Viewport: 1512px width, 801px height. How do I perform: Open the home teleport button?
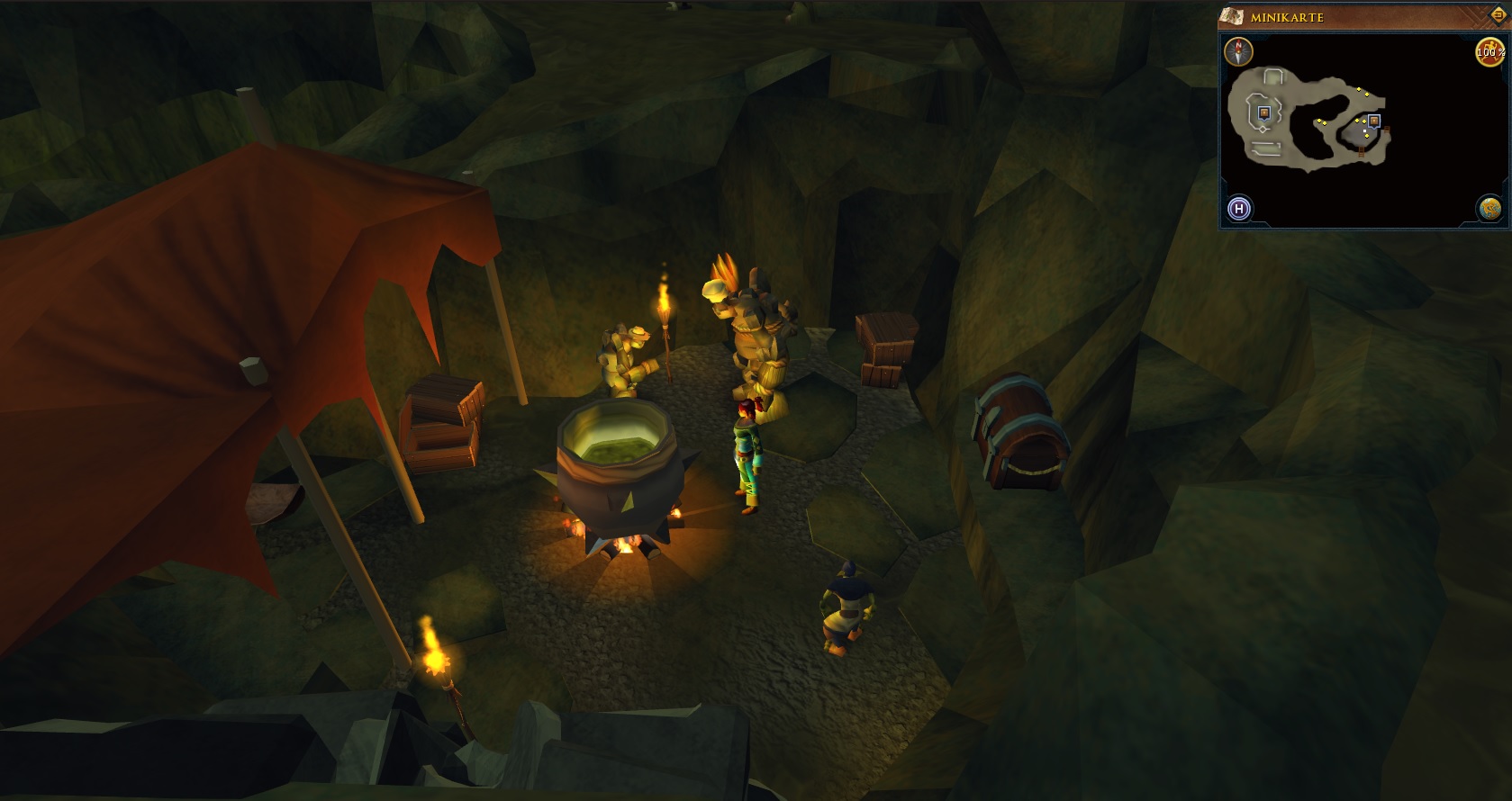tap(1239, 210)
